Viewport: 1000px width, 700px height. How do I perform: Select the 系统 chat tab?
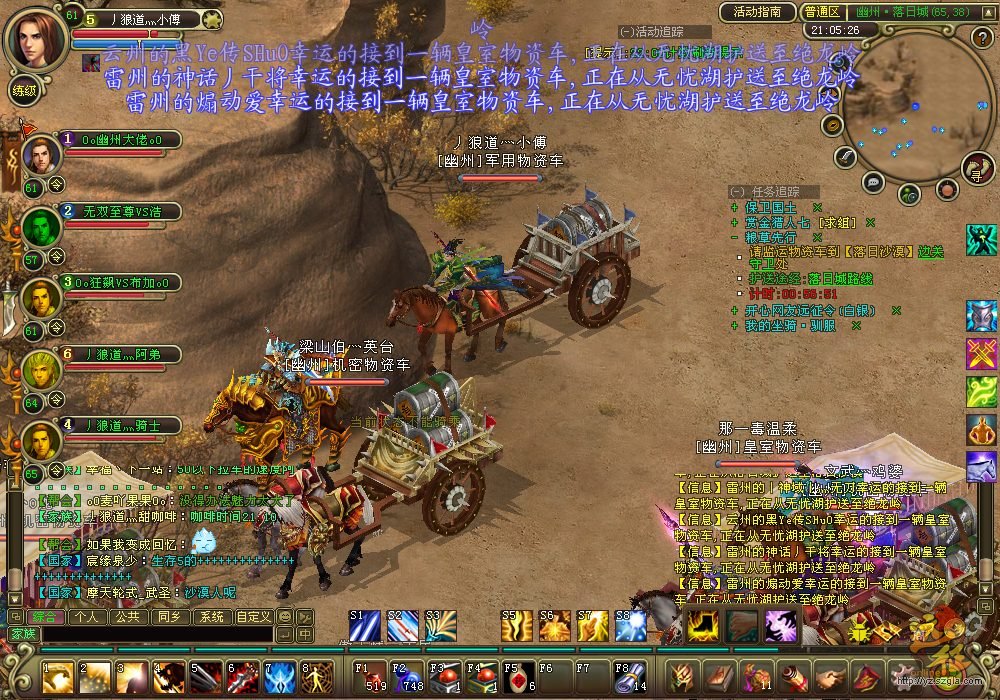tap(210, 617)
